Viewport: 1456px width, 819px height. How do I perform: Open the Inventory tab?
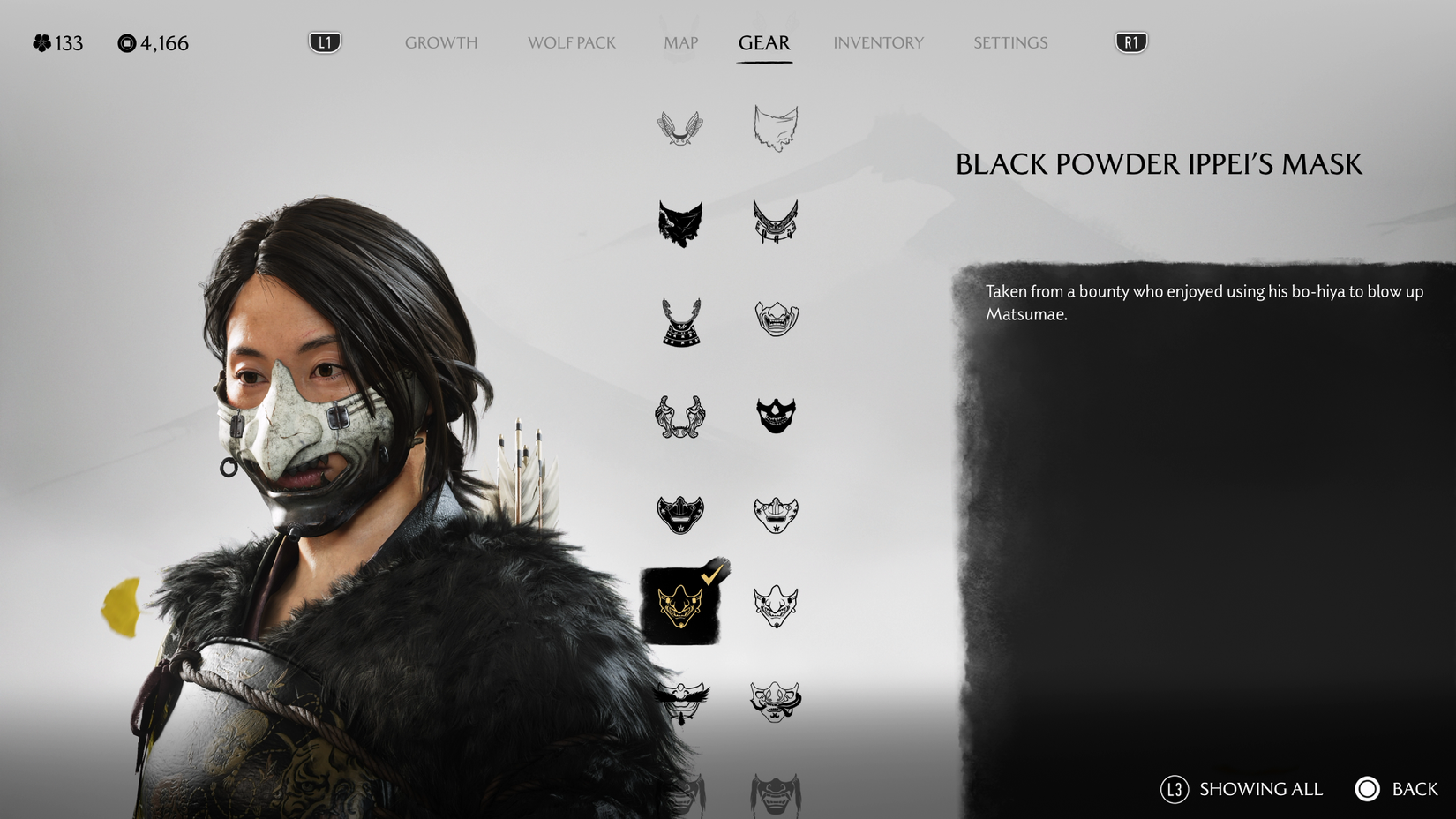coord(879,42)
